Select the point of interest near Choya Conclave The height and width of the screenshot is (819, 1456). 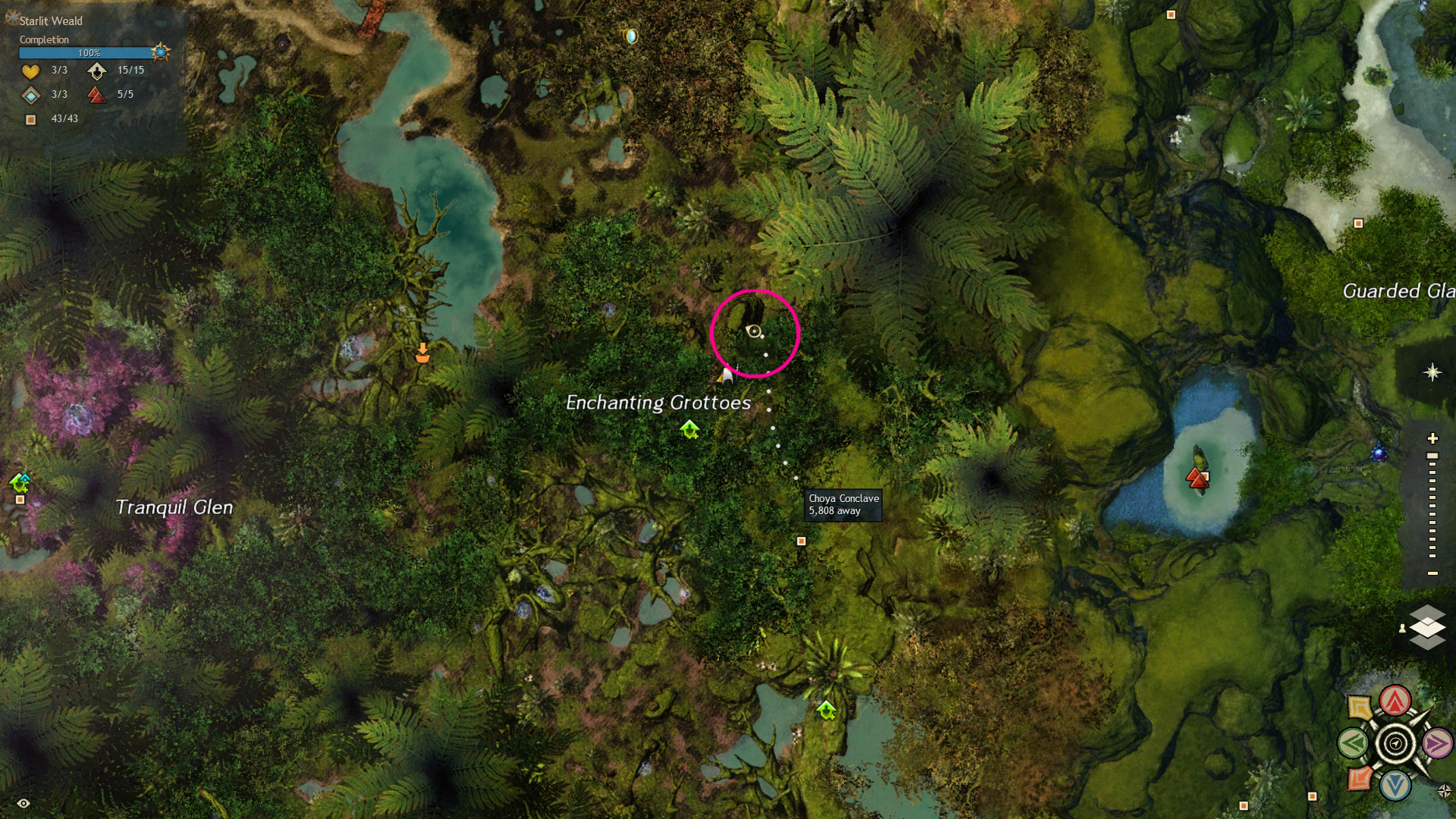point(801,541)
